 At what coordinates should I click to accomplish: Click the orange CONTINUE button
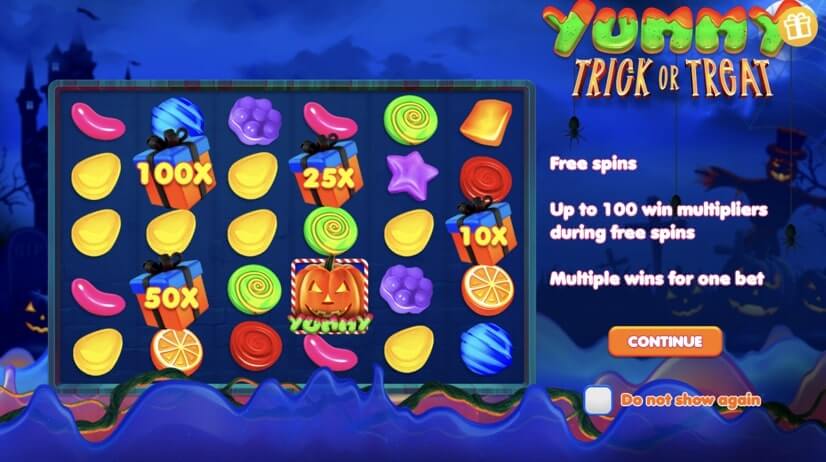tap(665, 341)
